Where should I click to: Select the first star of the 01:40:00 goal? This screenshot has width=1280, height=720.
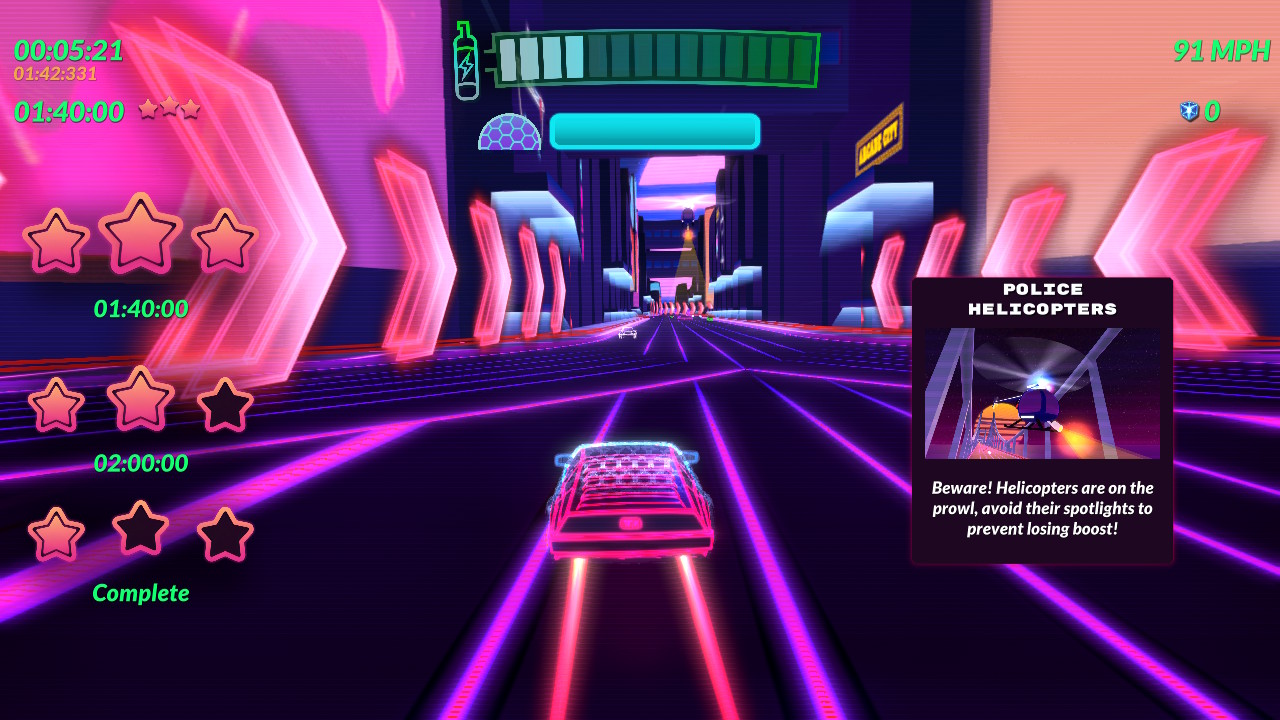point(57,240)
